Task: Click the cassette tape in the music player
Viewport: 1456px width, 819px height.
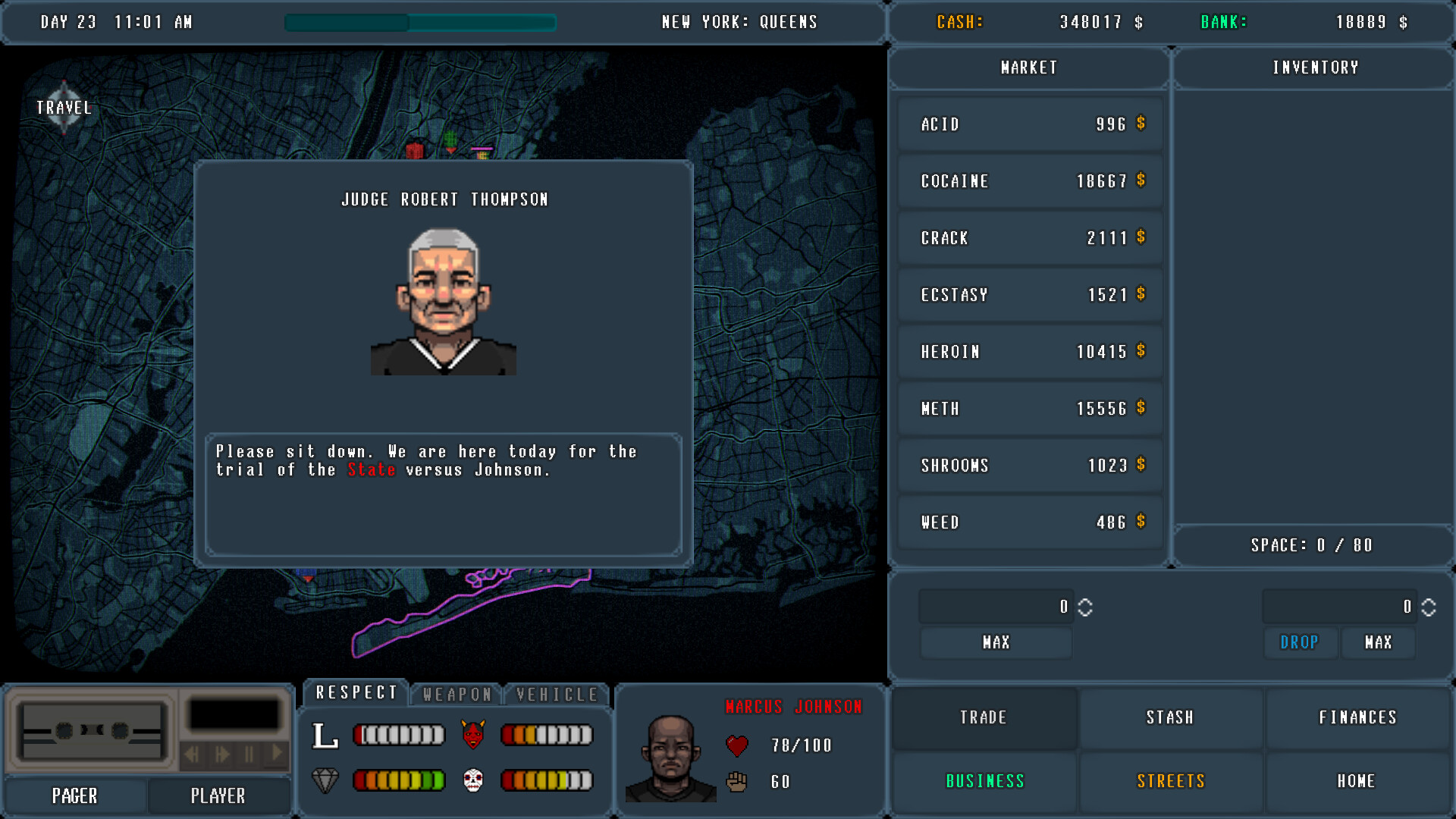Action: pos(91,730)
